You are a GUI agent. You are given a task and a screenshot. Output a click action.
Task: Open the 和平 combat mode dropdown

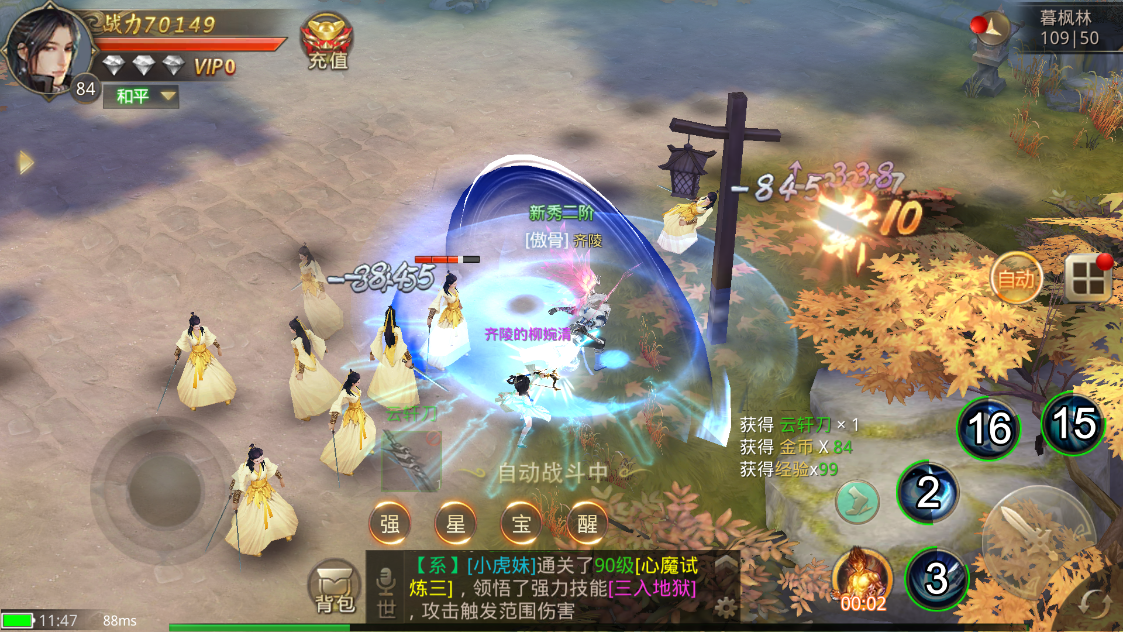pos(145,96)
